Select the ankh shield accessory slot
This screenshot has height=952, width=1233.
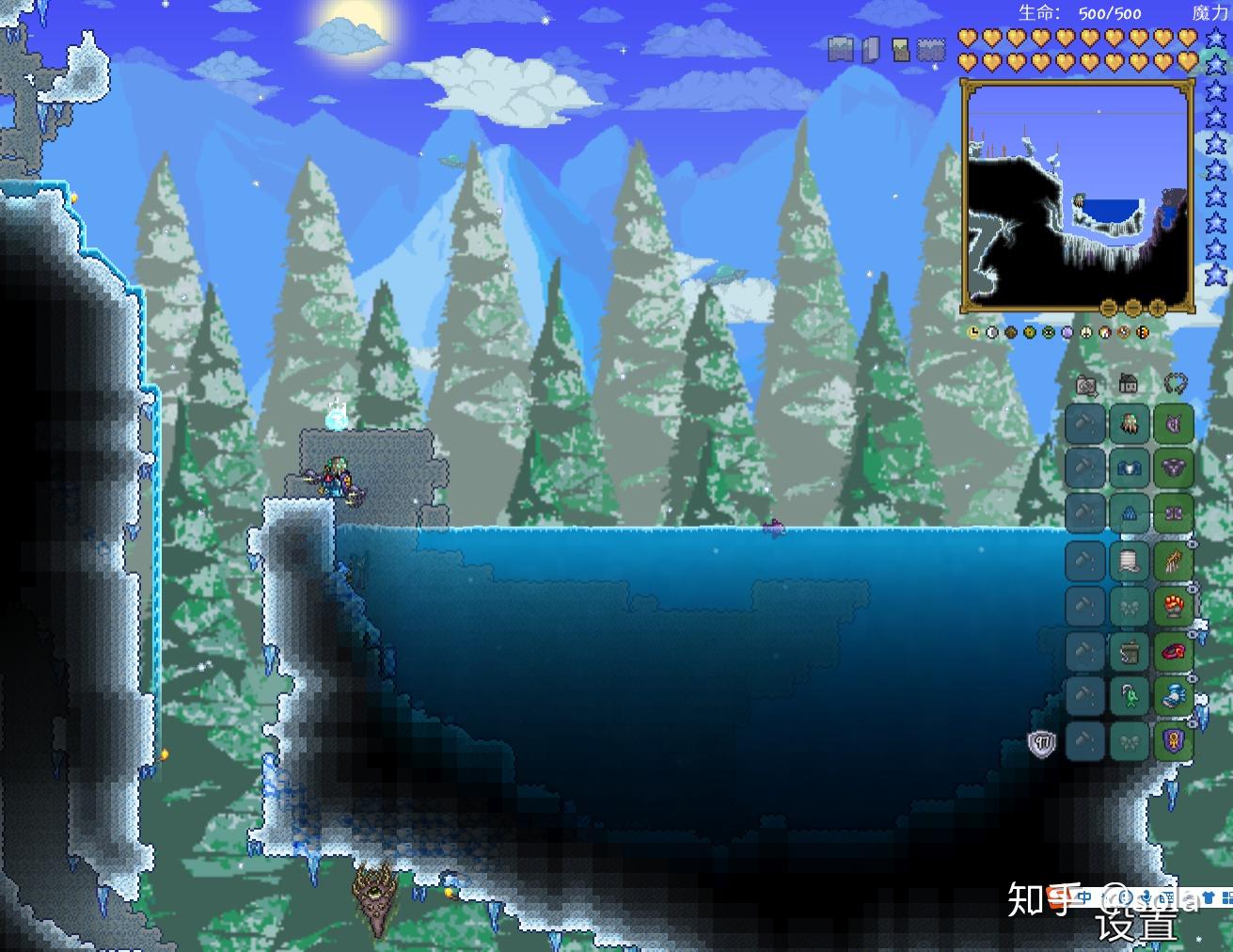click(1173, 742)
